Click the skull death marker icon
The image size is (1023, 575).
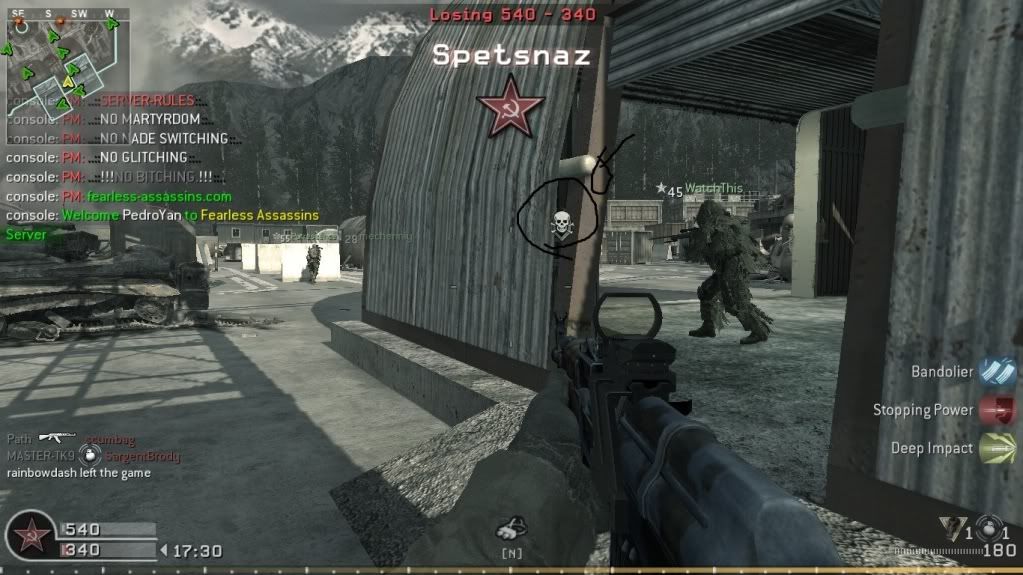click(560, 224)
